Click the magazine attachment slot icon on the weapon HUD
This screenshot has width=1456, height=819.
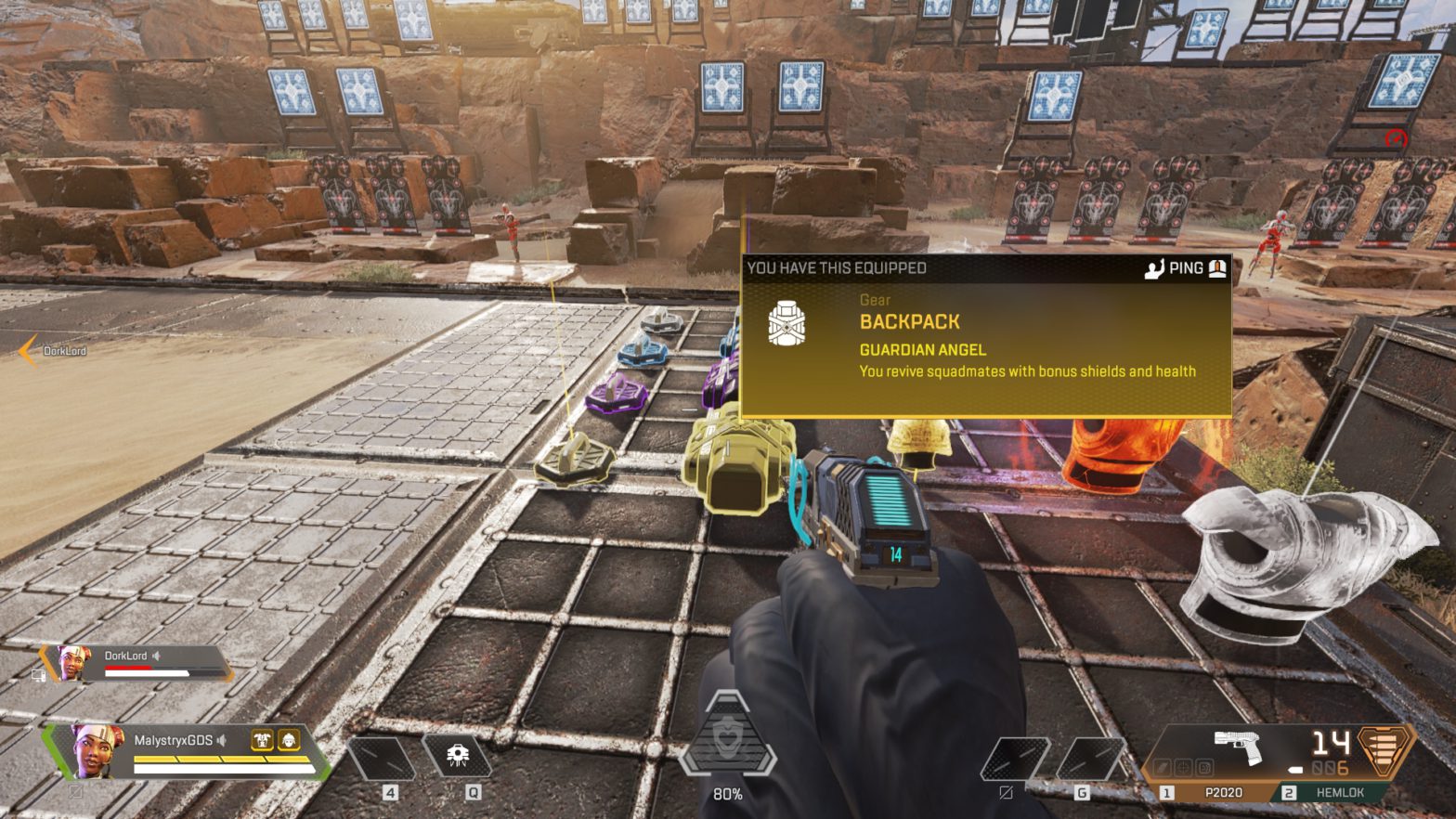click(1205, 767)
